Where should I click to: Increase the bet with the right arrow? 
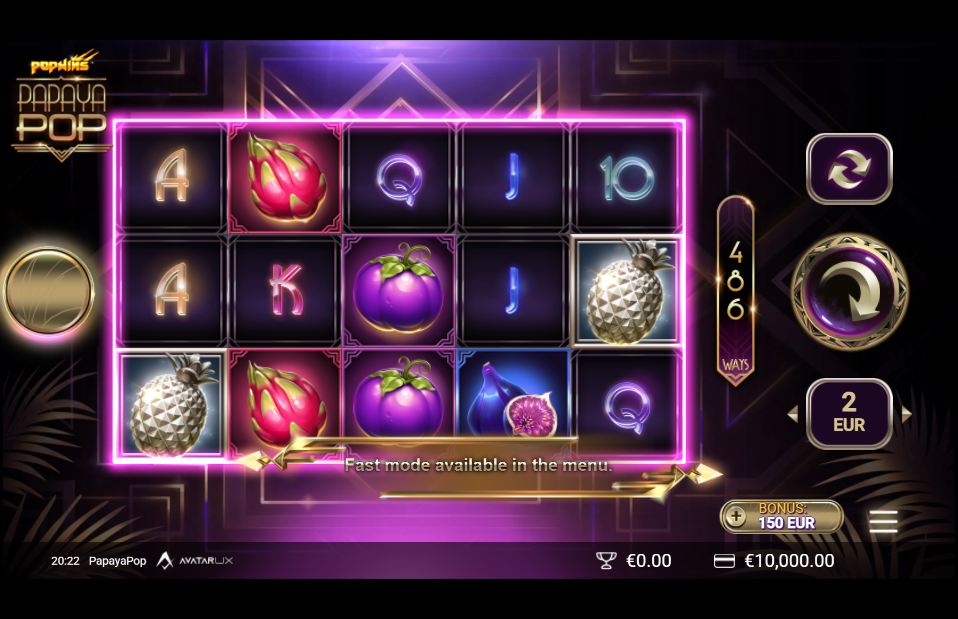pyautogui.click(x=907, y=414)
